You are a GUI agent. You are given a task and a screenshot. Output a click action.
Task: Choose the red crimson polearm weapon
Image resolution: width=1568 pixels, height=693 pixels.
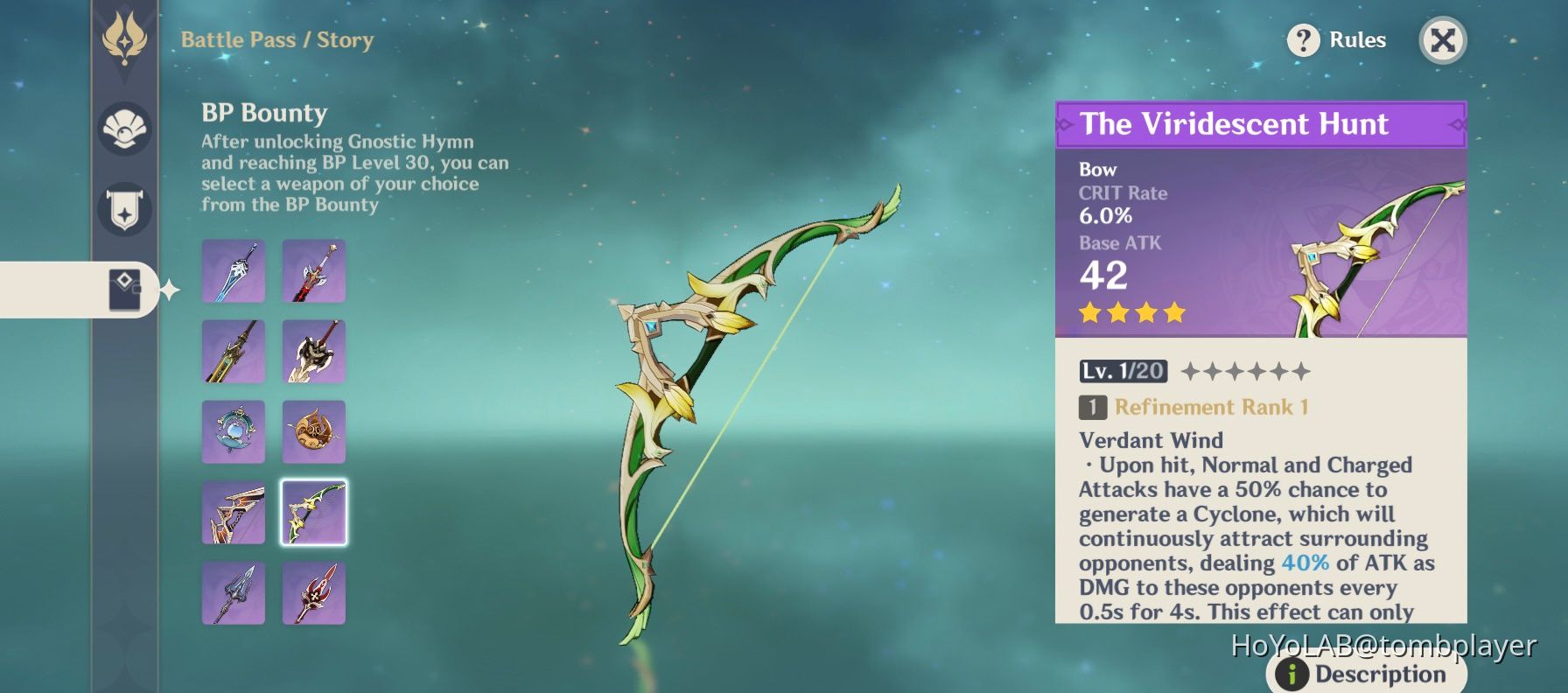pos(313,592)
